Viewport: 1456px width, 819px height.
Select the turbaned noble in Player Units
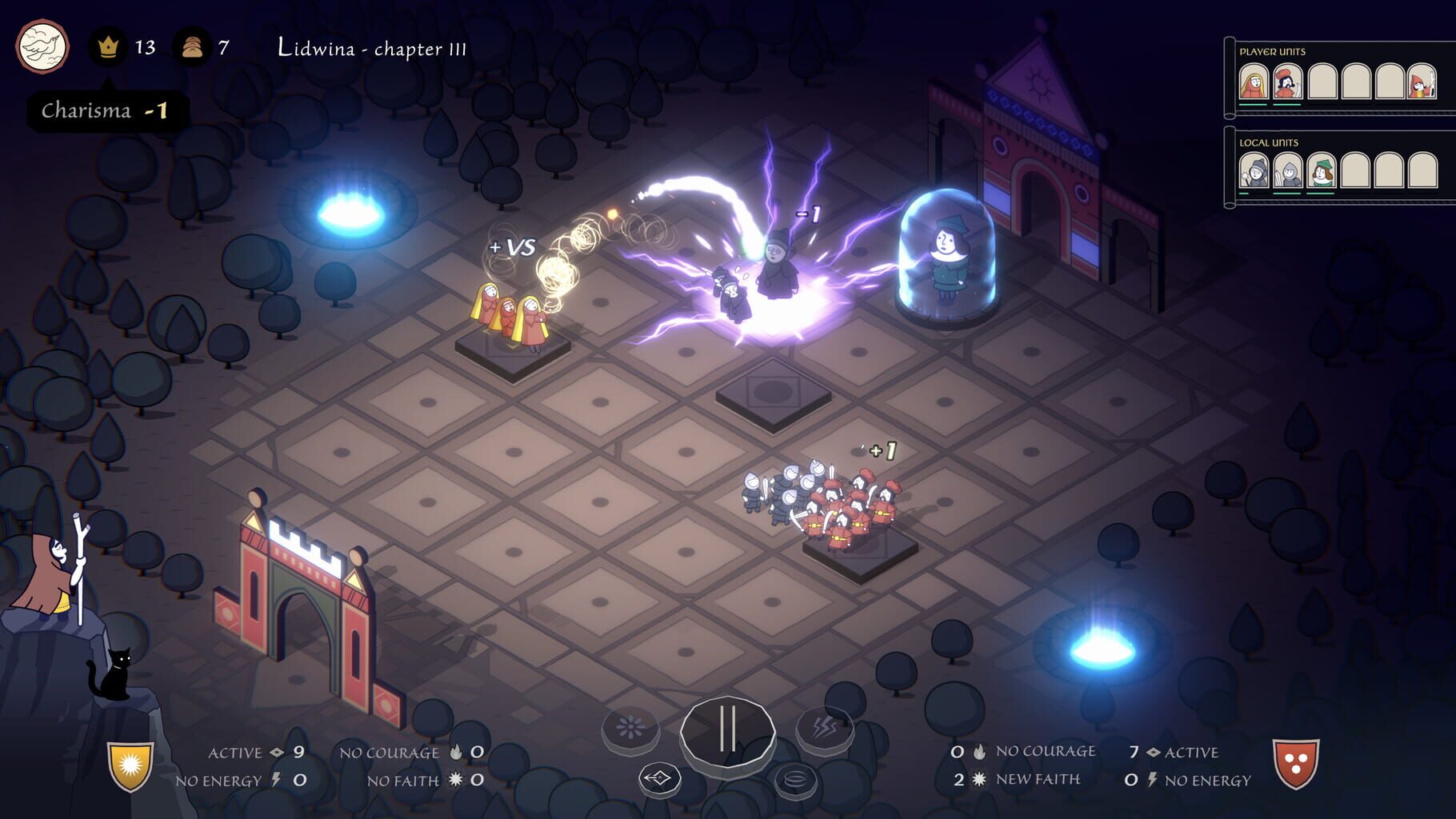1287,83
